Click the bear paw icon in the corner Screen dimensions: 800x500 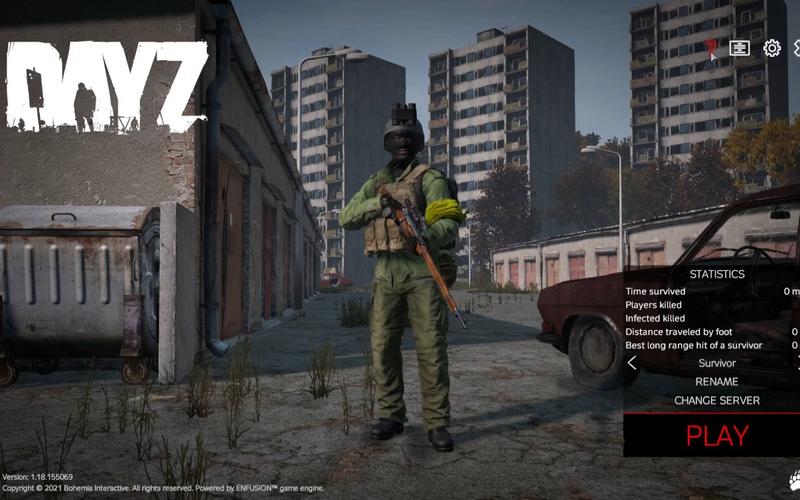point(794,480)
